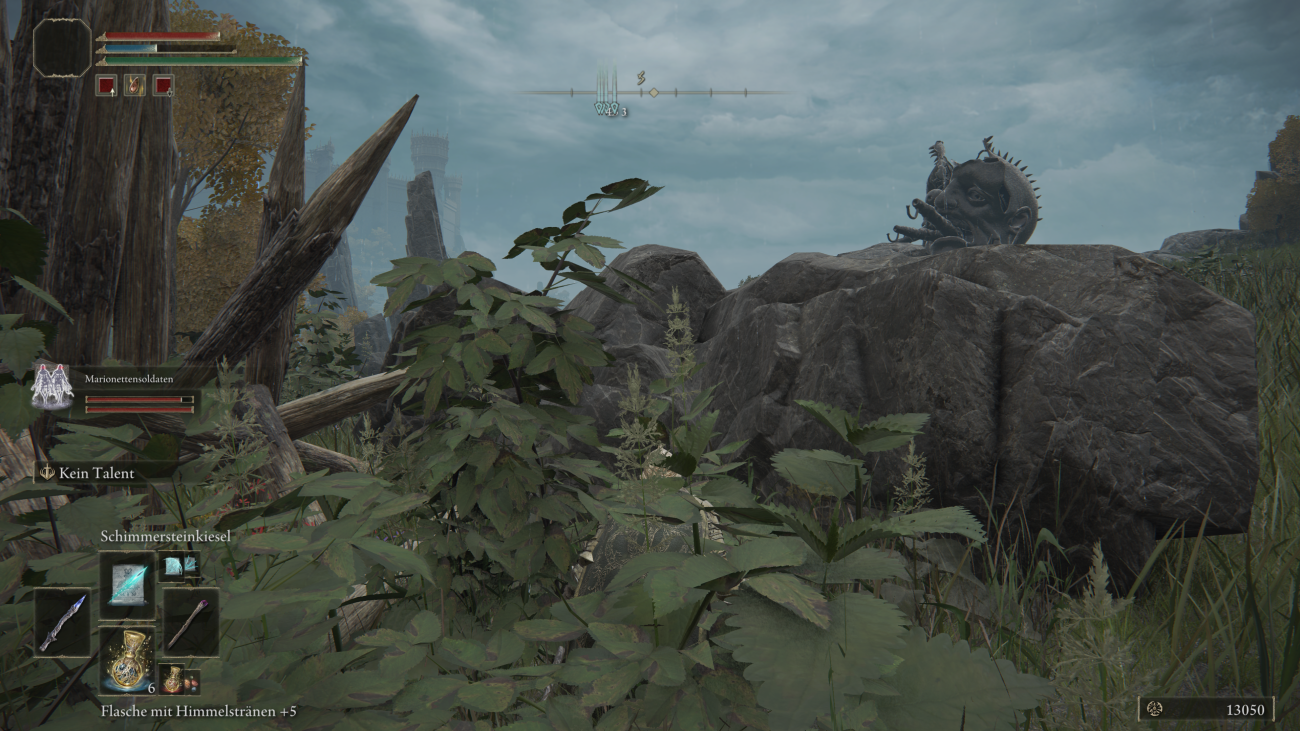
Task: Click the red debuff icon with down arrow
Action: point(163,85)
